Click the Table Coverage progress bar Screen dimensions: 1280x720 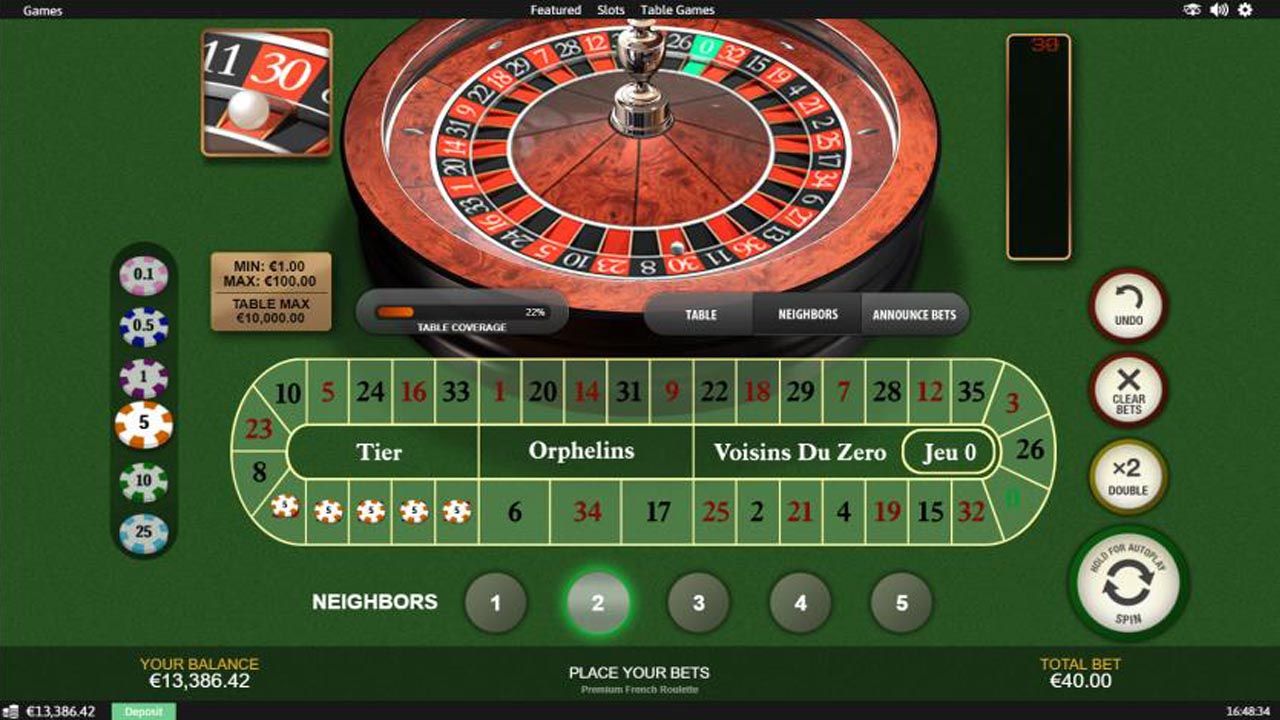pyautogui.click(x=463, y=312)
